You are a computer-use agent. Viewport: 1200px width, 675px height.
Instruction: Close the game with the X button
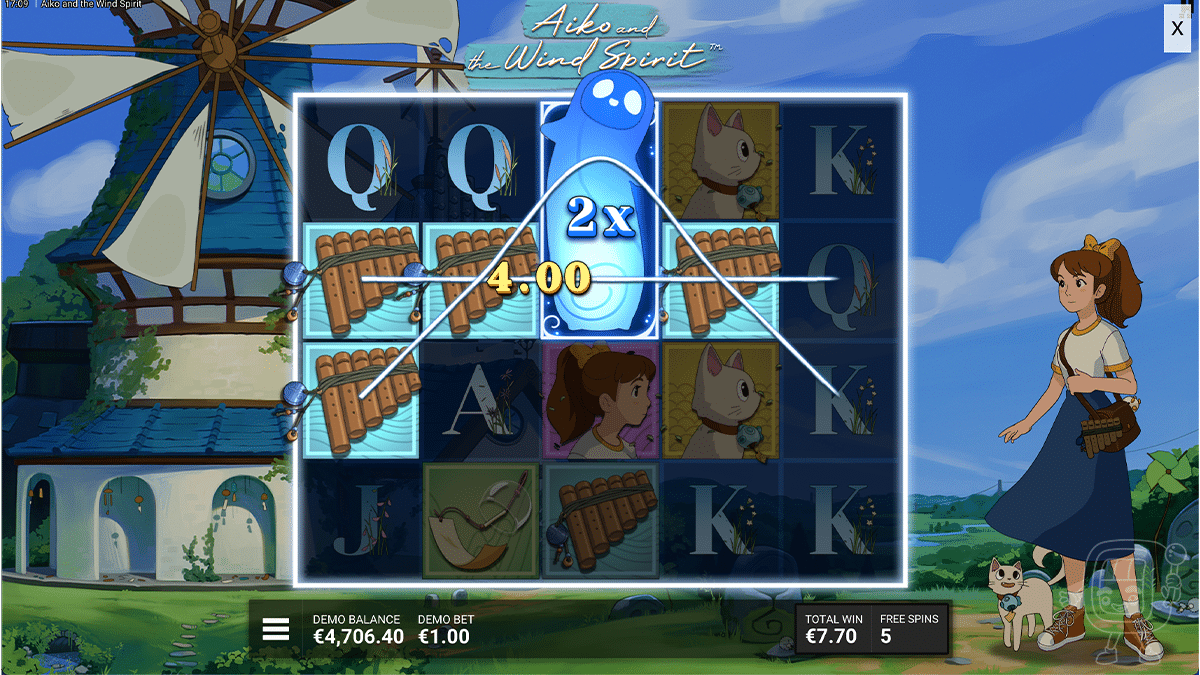tap(1177, 30)
